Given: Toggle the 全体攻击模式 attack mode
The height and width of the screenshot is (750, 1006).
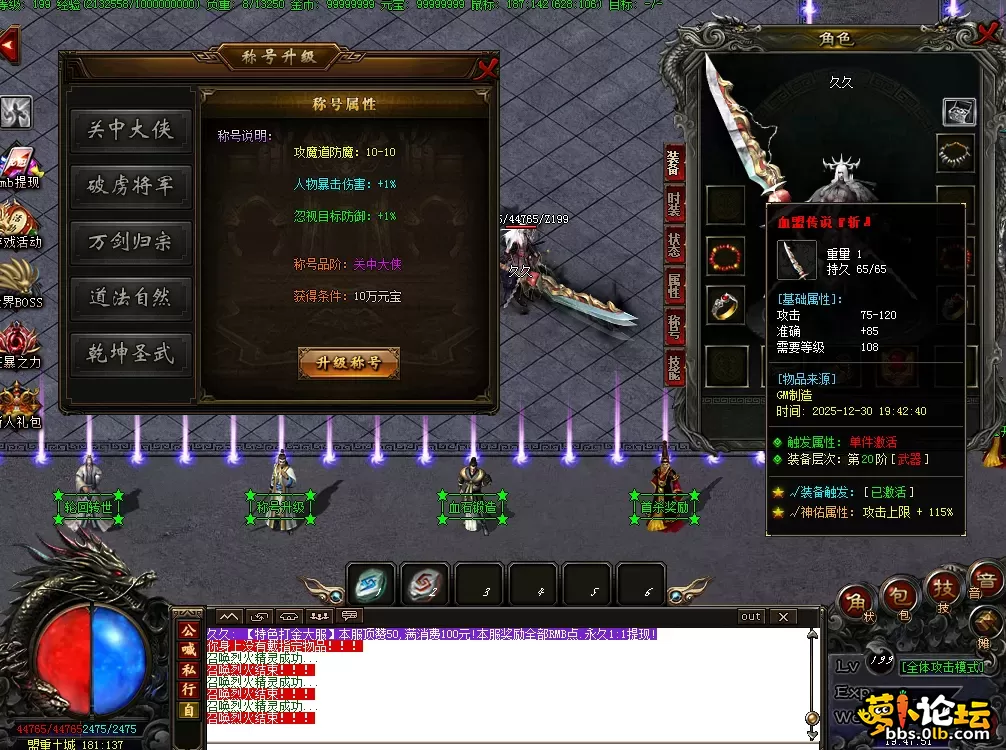Looking at the screenshot, I should coord(940,667).
